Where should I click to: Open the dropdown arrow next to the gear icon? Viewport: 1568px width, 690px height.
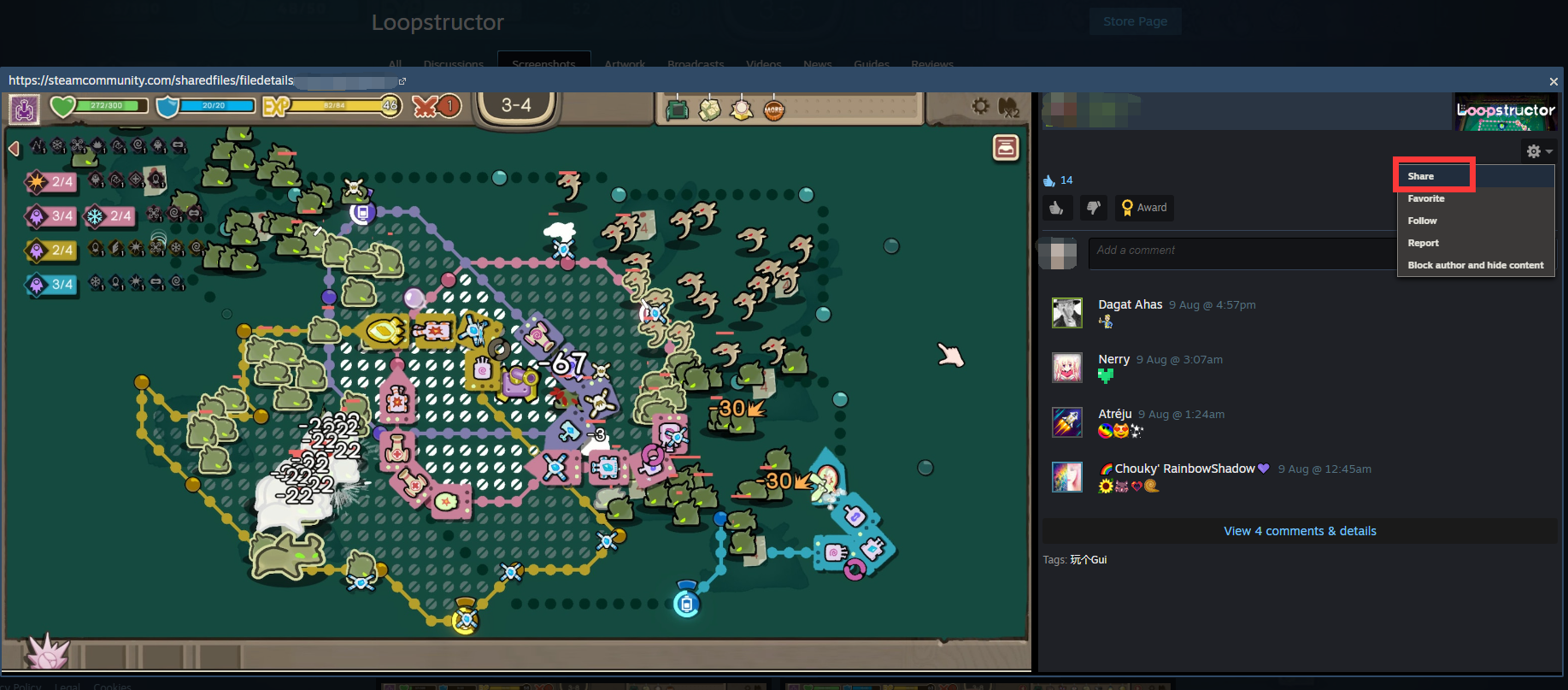pos(1547,151)
